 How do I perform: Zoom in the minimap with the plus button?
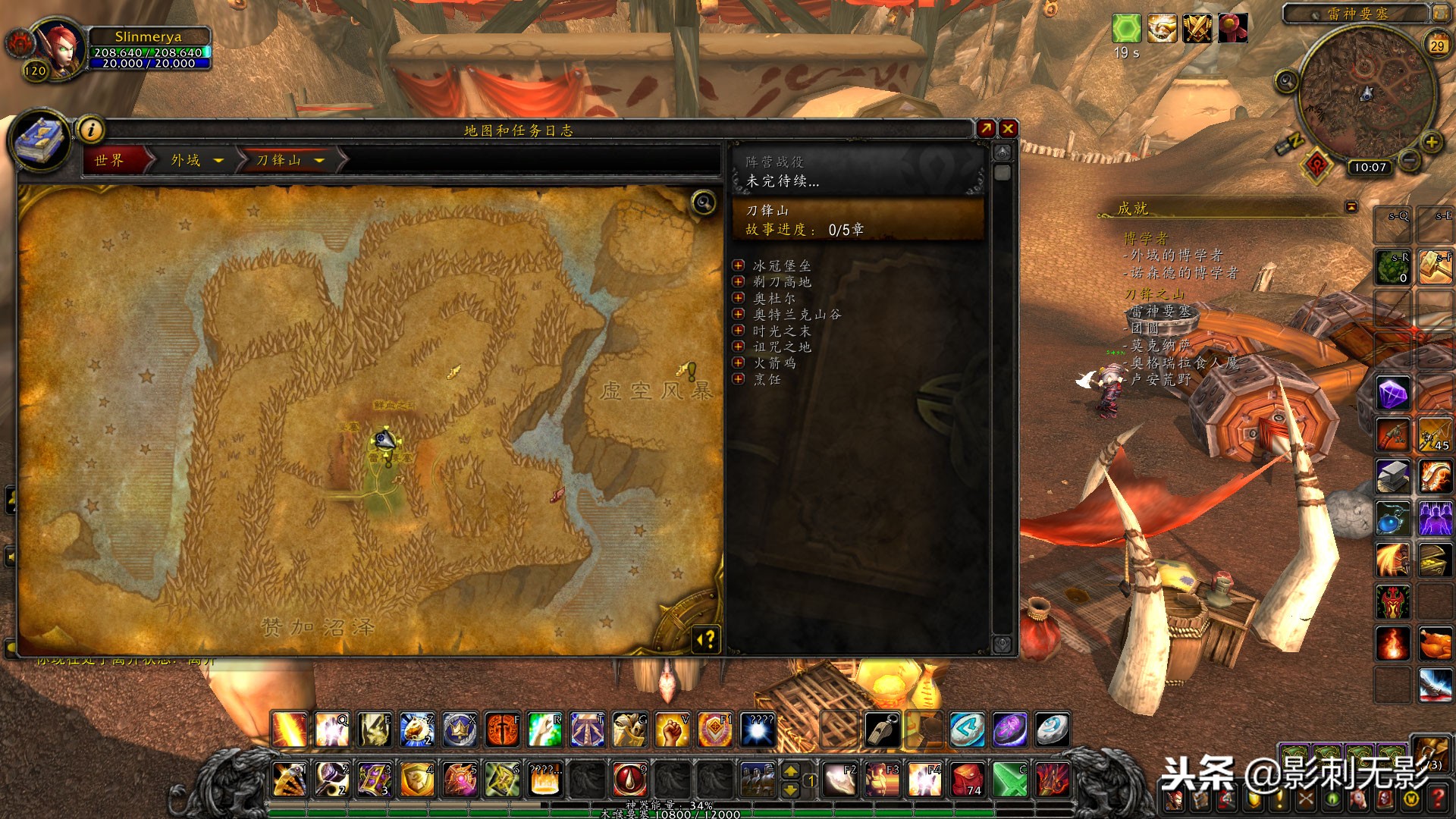[1431, 142]
